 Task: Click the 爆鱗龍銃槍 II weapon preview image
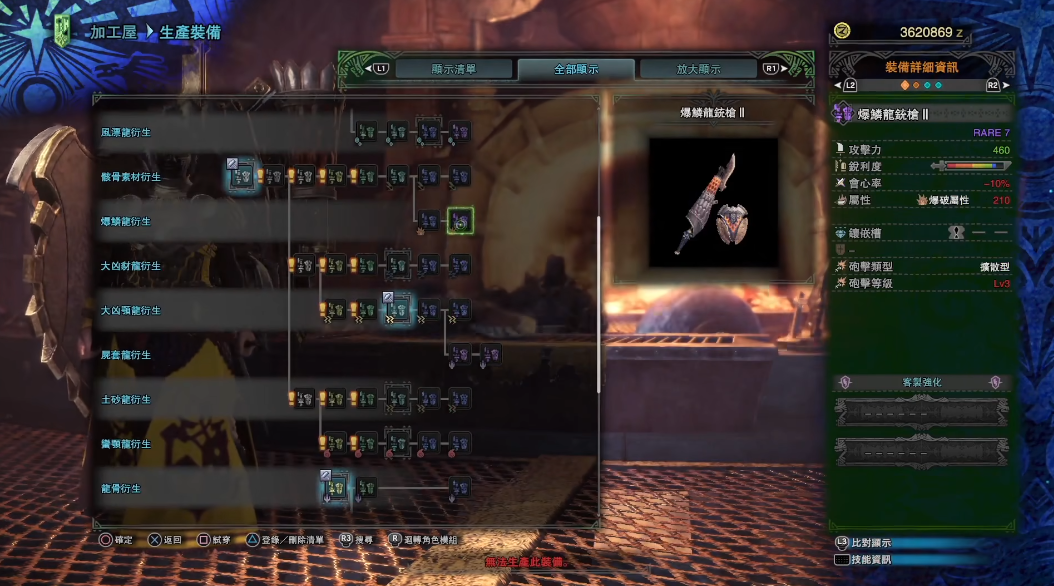click(713, 203)
